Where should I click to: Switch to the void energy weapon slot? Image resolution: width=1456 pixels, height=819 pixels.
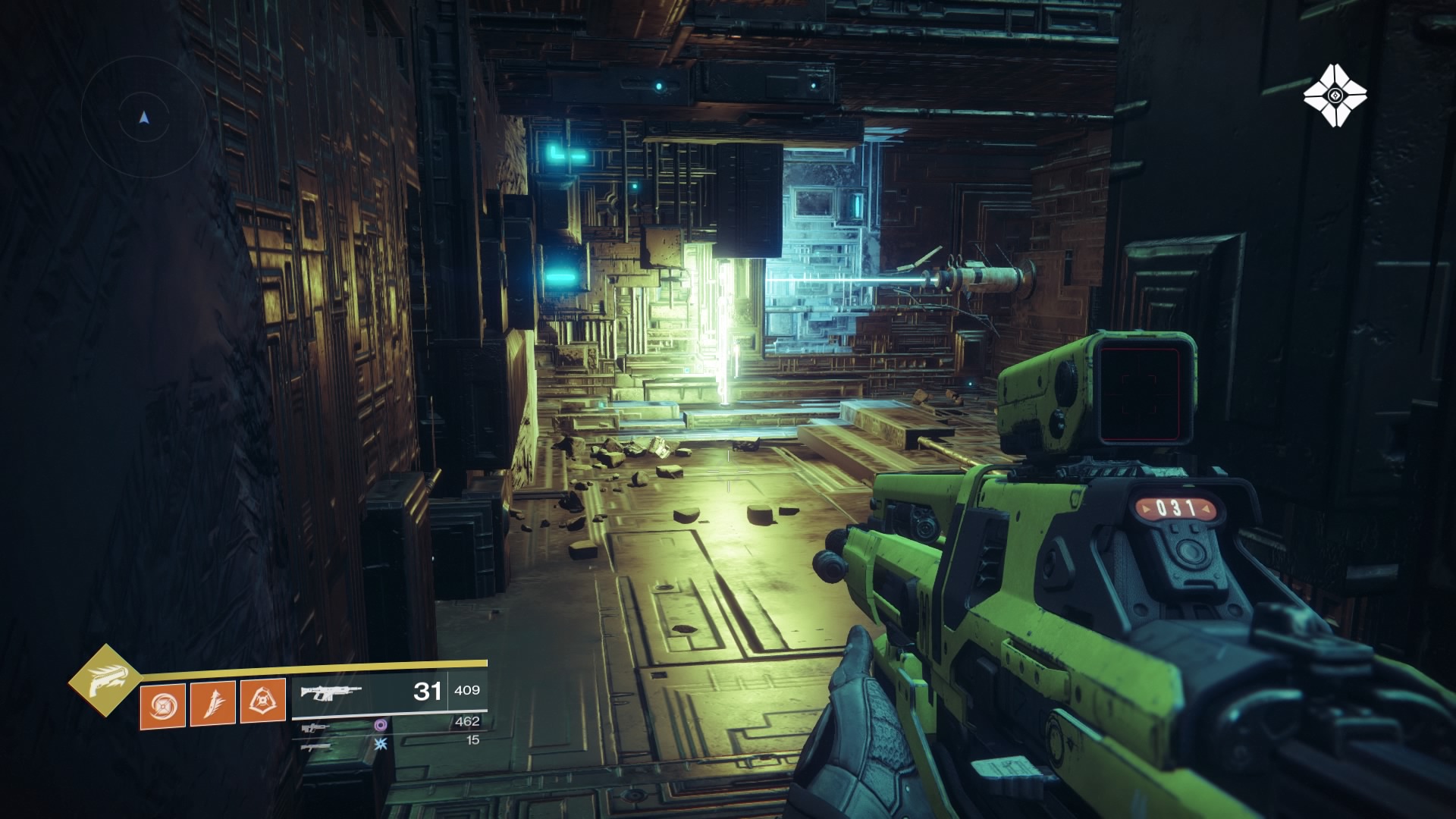(x=318, y=726)
